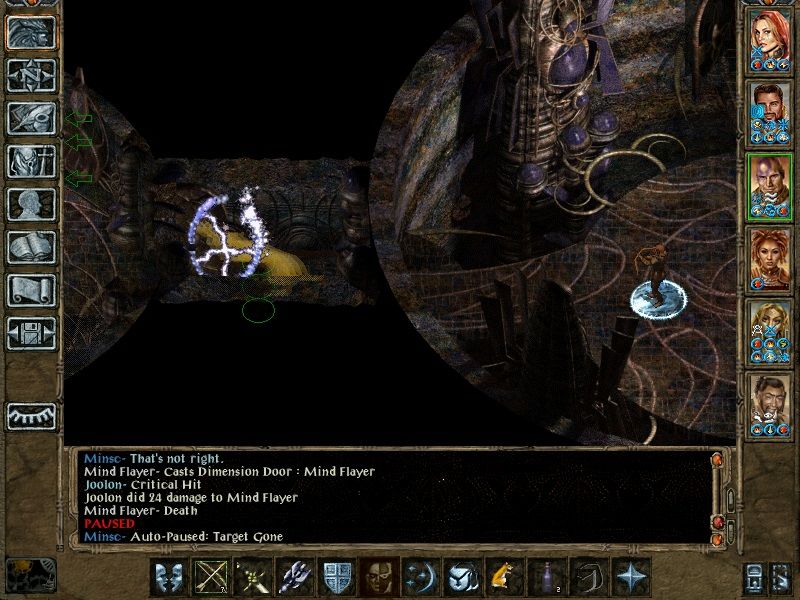Open the inventory screen from the sidebar
The image size is (800, 600).
coord(32,161)
